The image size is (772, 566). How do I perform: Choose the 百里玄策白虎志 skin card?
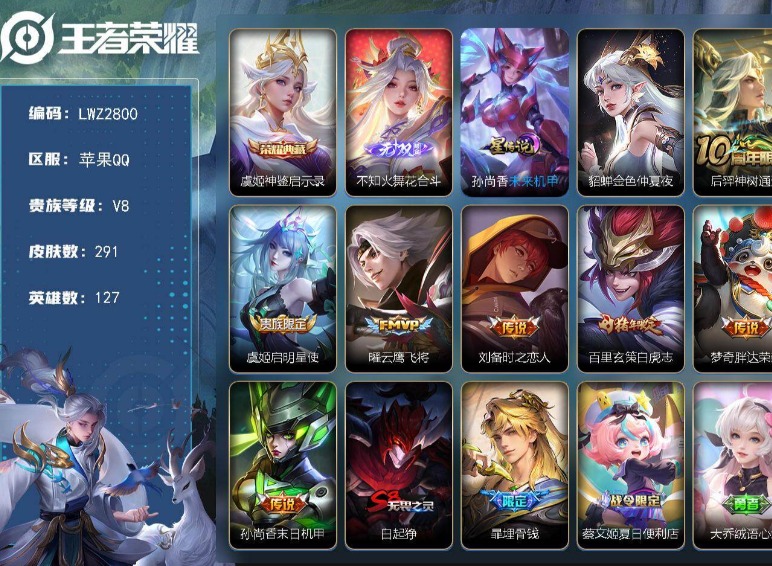click(x=631, y=287)
